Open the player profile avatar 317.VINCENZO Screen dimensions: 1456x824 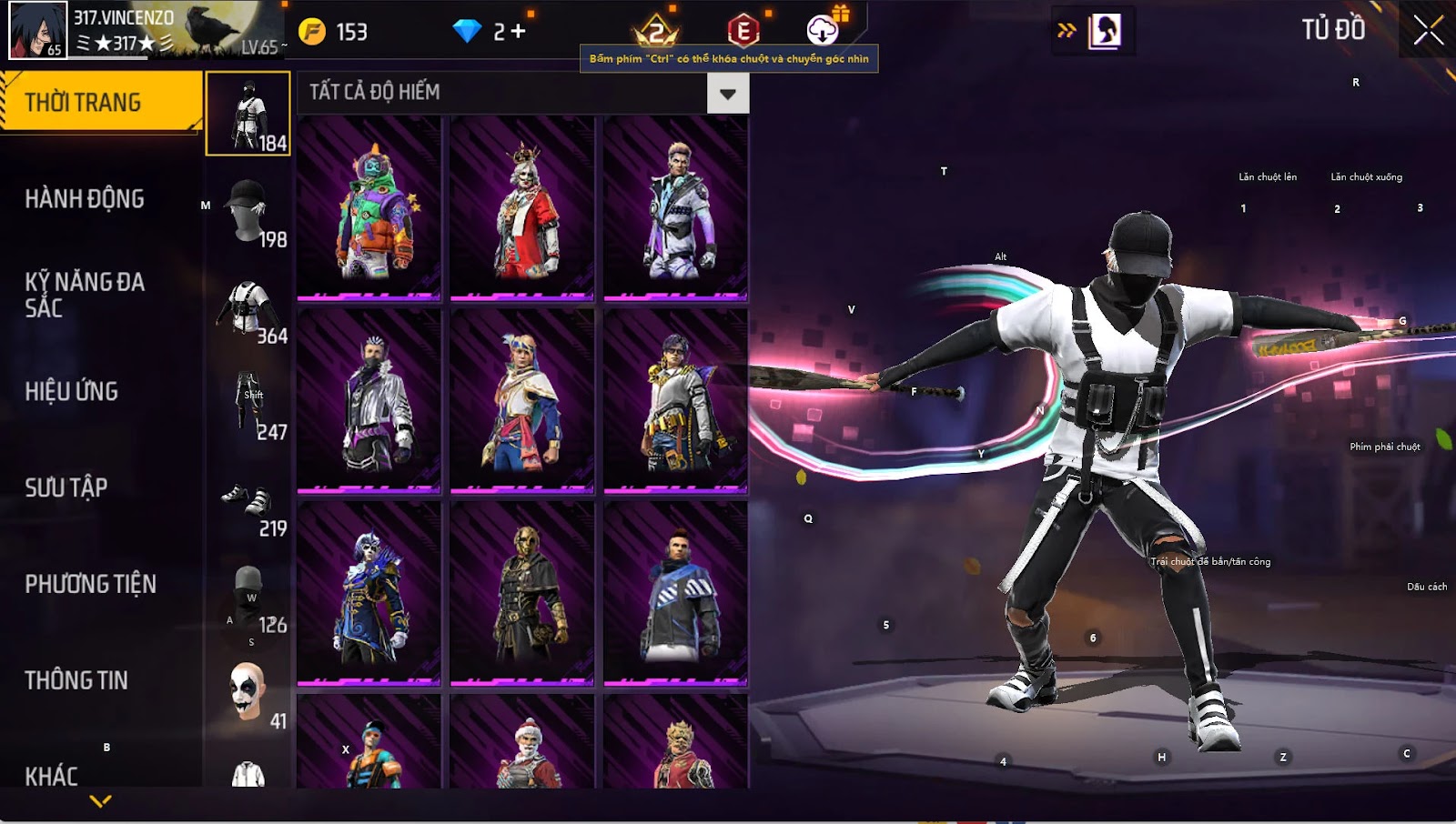click(x=38, y=30)
